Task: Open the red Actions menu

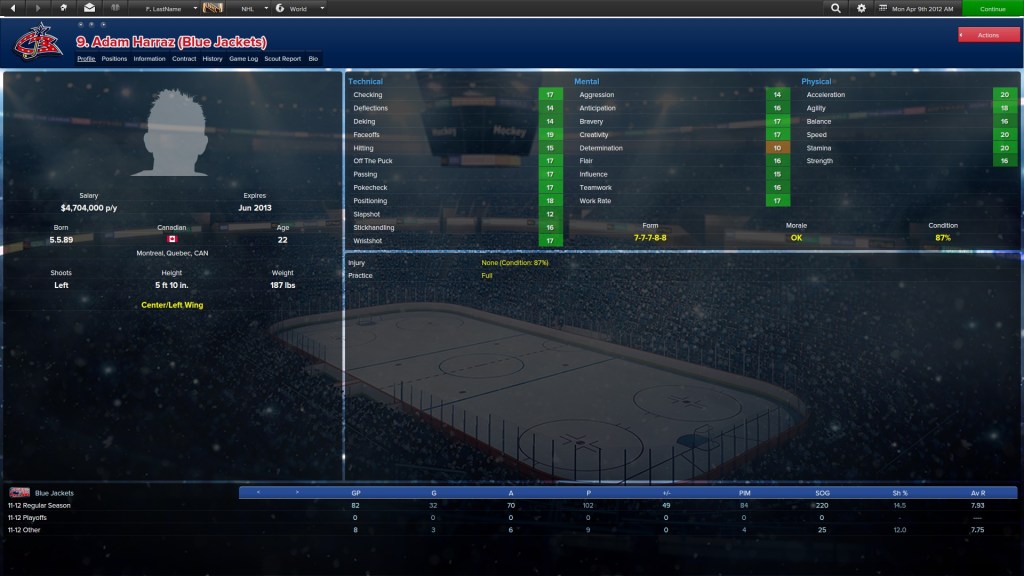Action: [x=988, y=35]
